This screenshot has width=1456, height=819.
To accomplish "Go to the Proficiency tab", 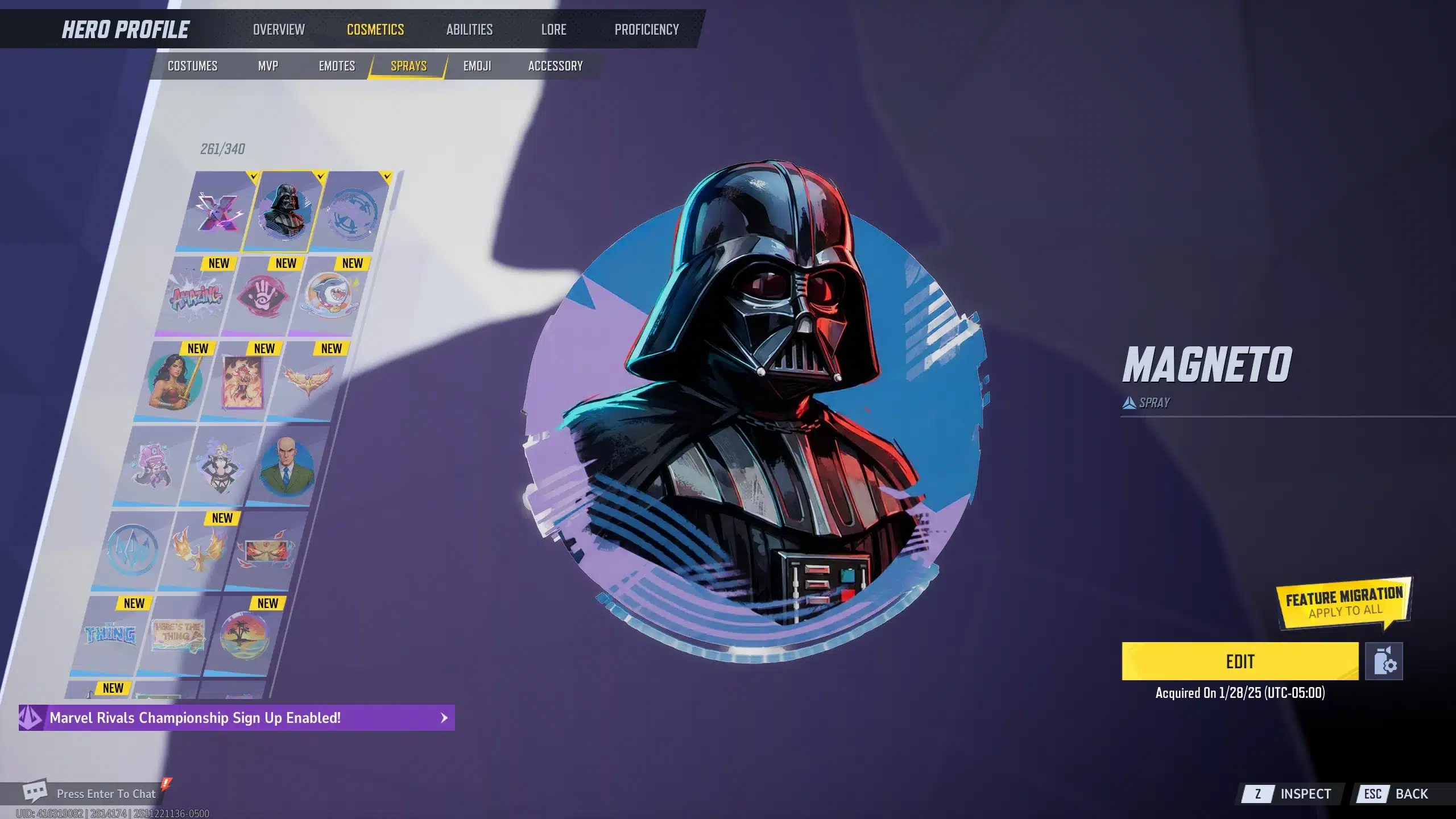I will click(647, 30).
